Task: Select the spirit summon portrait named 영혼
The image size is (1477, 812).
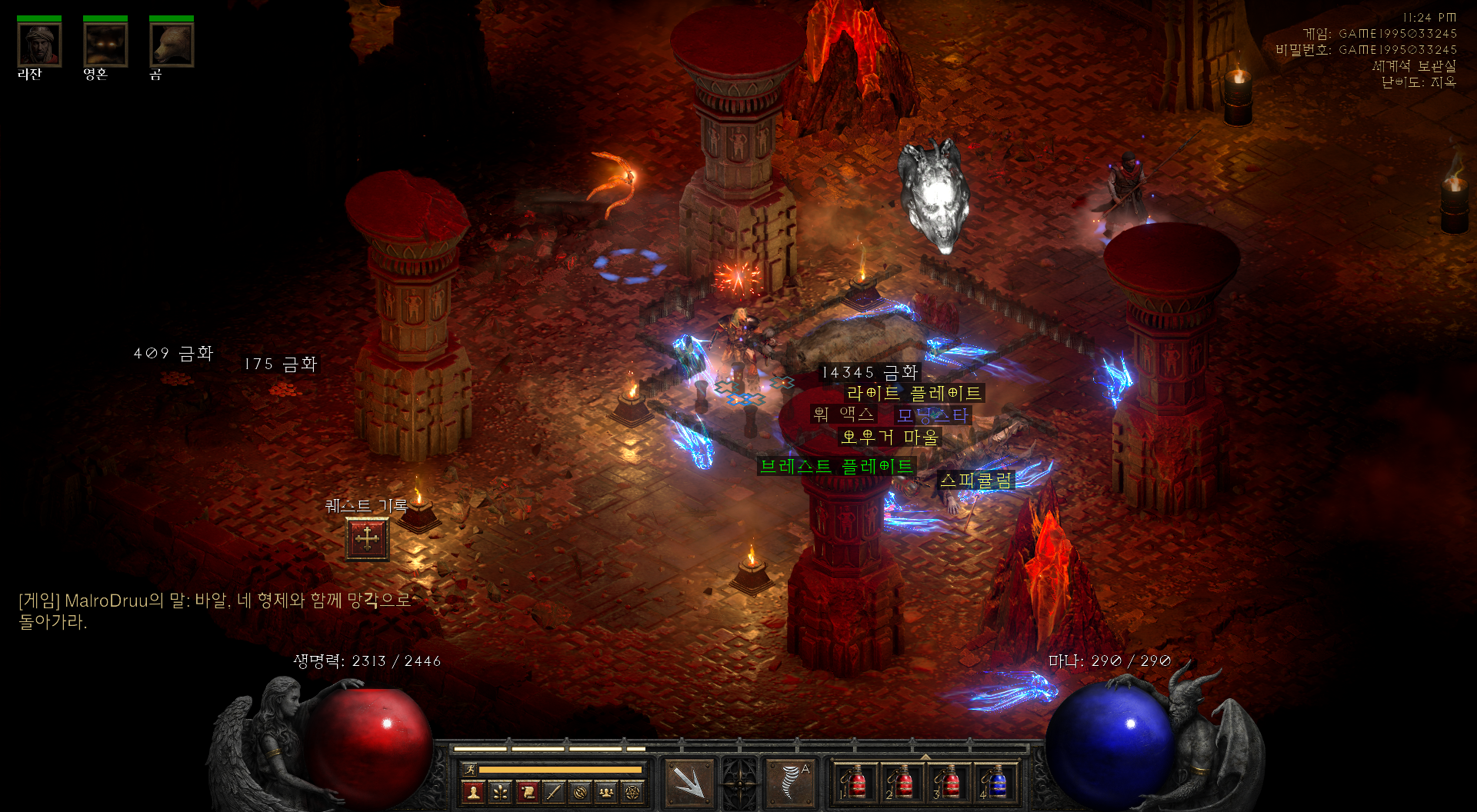Action: tap(105, 45)
